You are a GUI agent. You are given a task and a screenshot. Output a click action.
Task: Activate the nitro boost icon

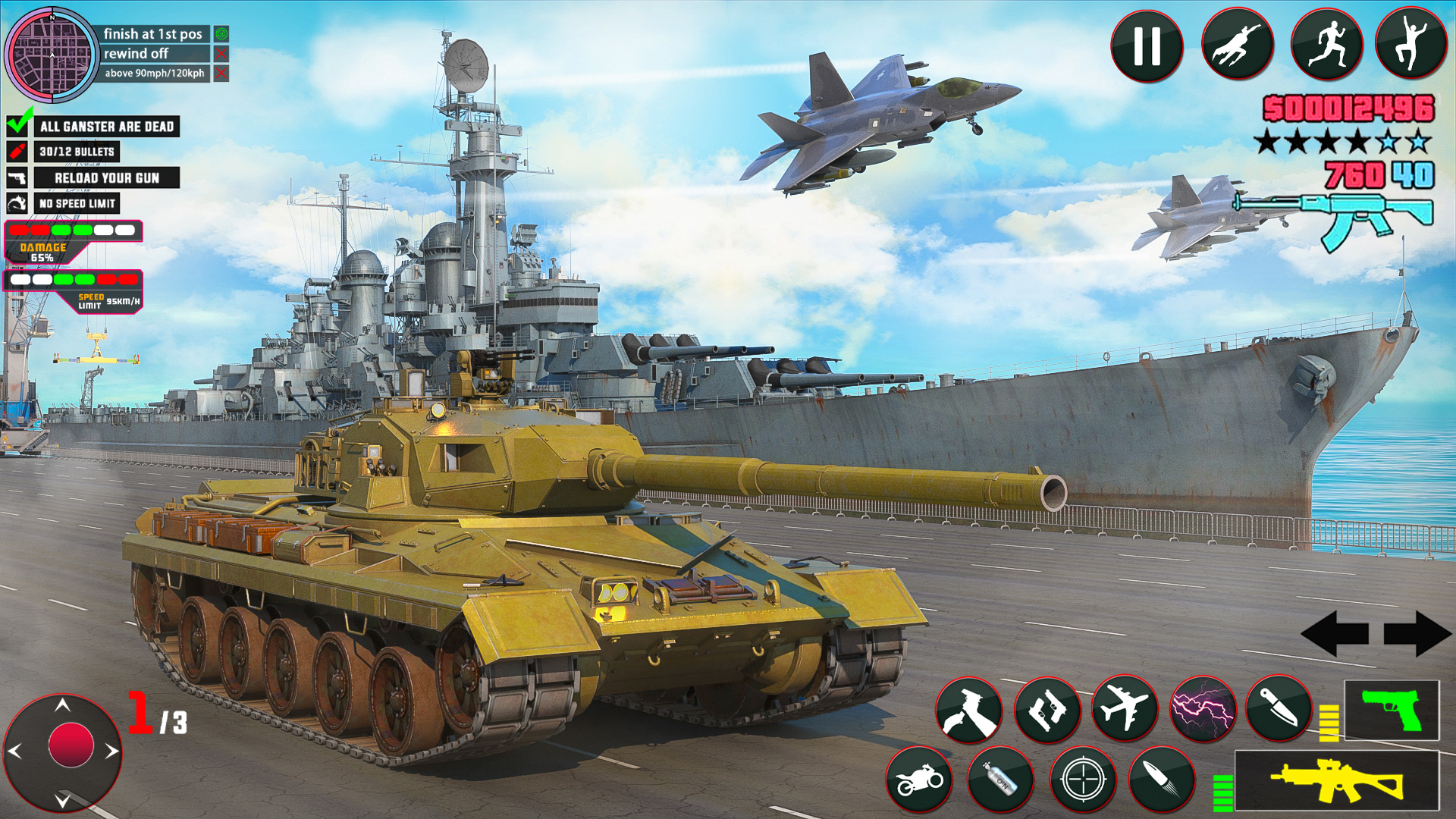click(x=1001, y=781)
